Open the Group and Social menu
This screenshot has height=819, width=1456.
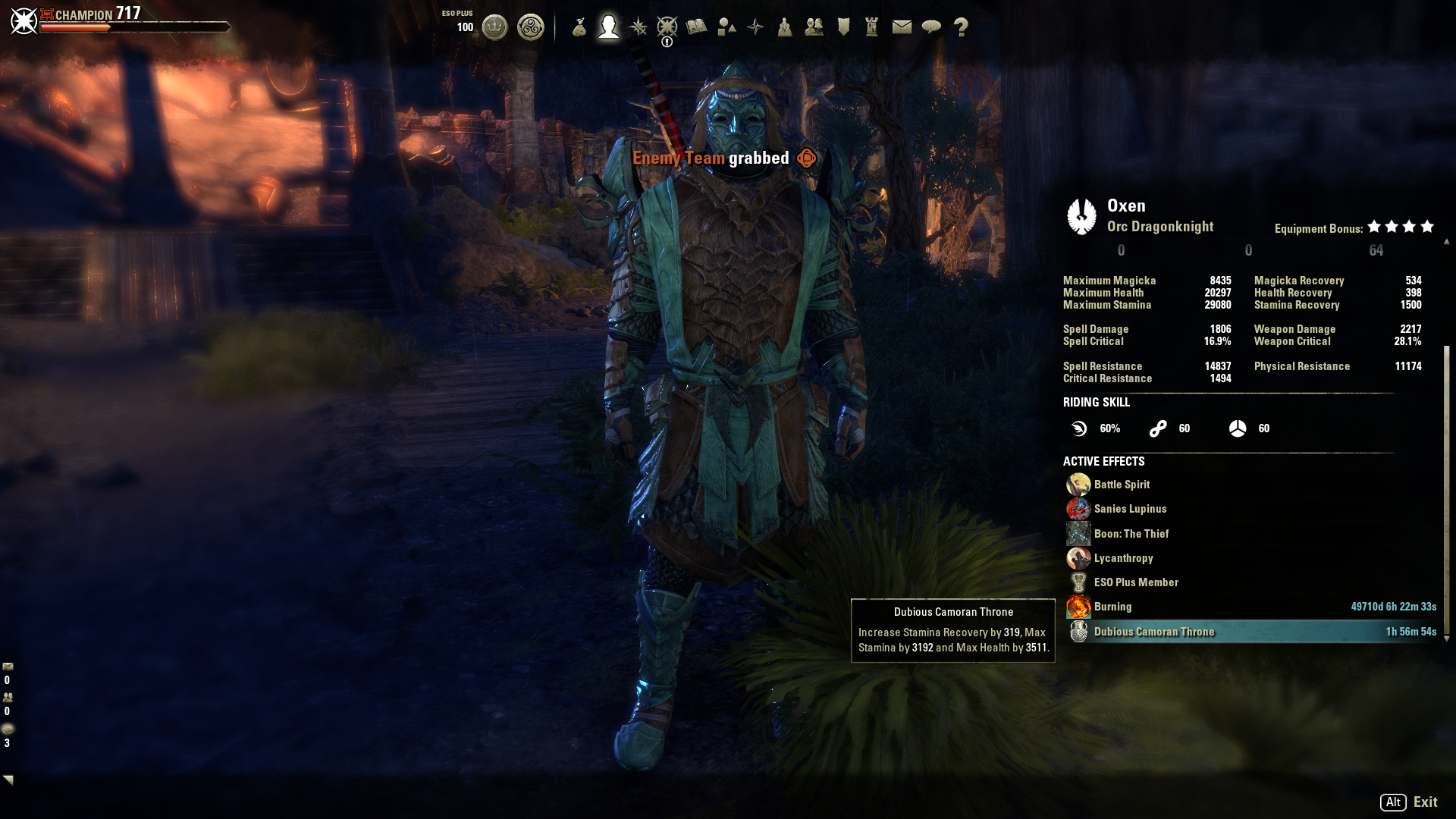point(814,25)
